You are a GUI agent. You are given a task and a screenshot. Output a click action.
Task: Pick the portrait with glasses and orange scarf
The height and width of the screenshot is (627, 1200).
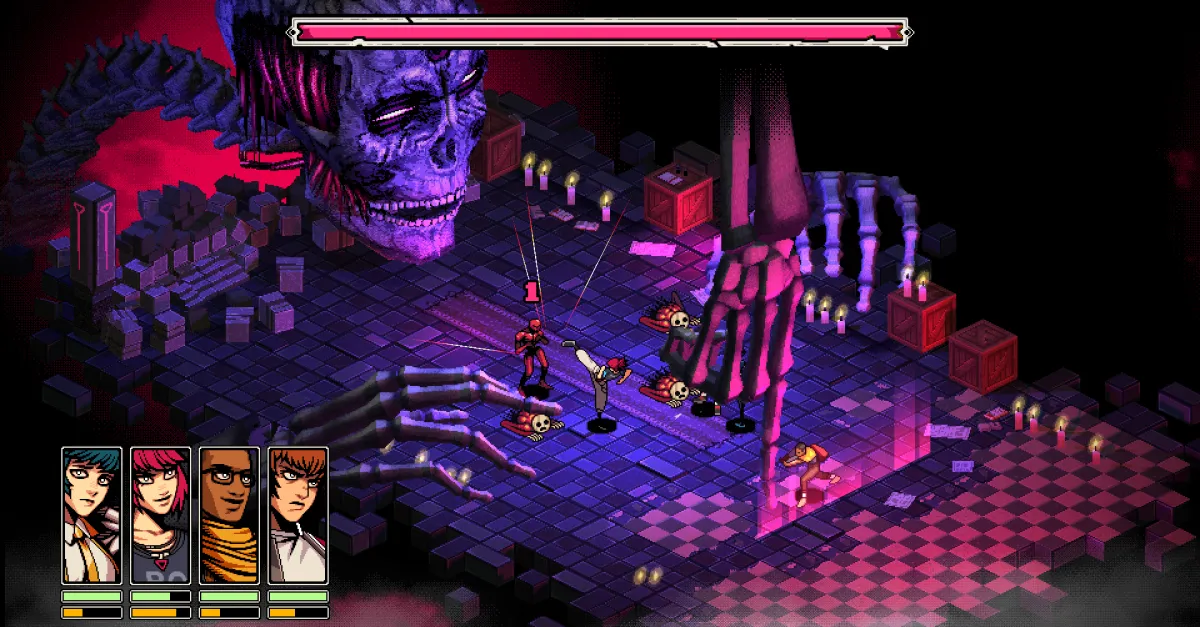click(x=229, y=515)
